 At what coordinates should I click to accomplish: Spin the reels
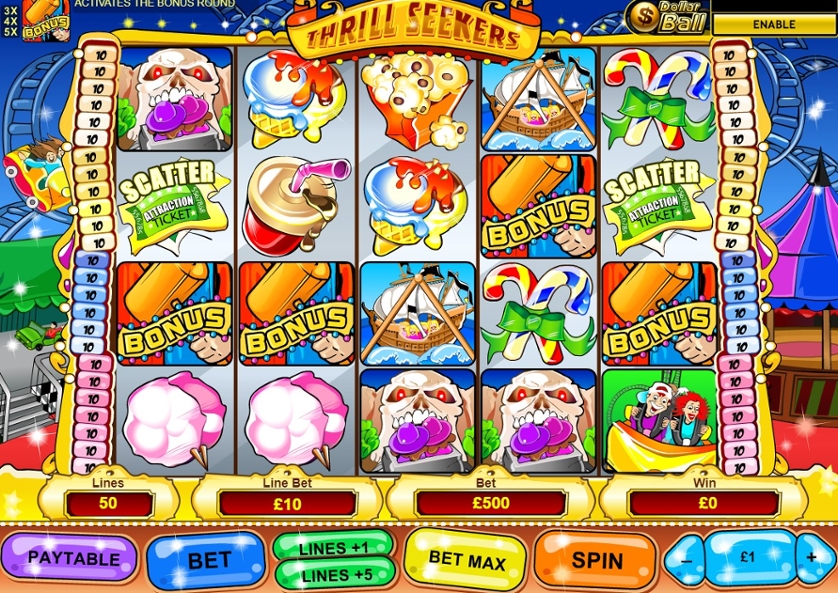pos(596,560)
